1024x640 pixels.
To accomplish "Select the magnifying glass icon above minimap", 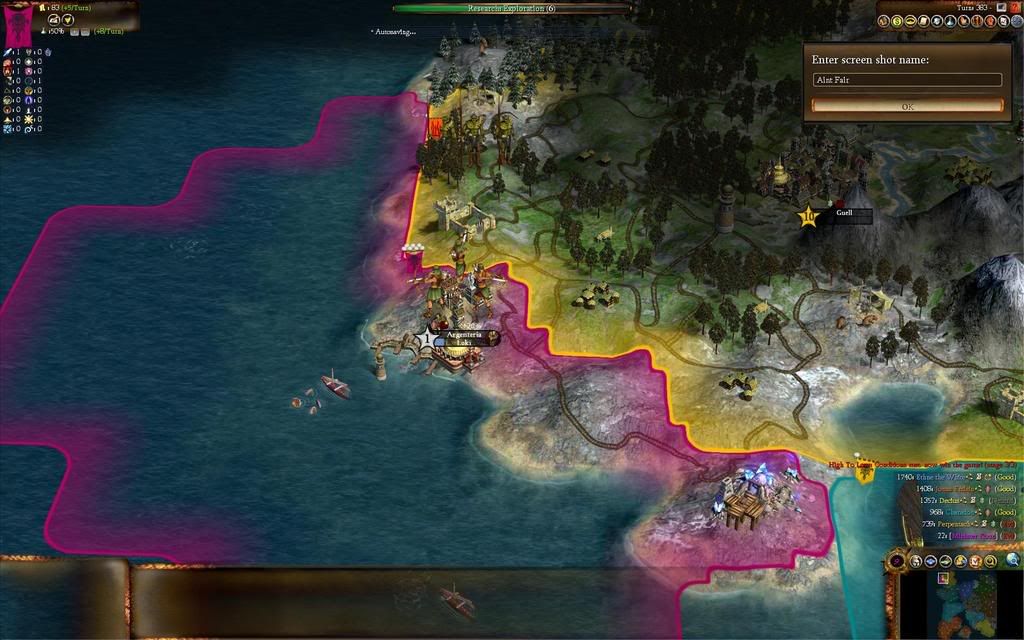I will (x=1013, y=560).
